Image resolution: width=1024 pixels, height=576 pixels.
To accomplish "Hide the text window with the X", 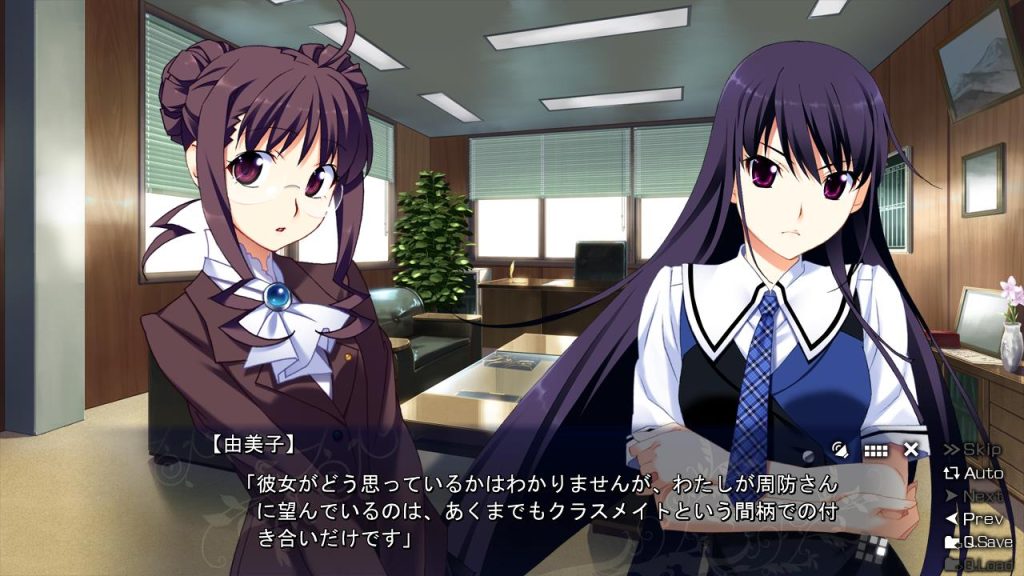I will click(911, 450).
